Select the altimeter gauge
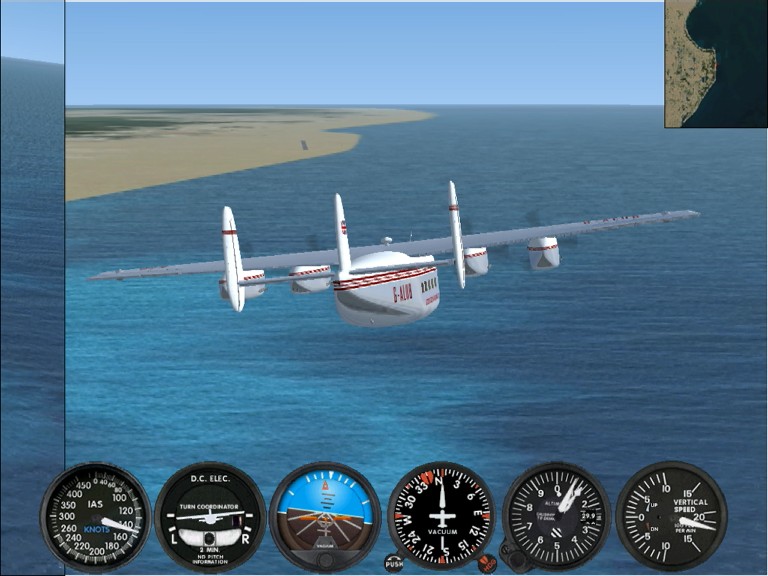The width and height of the screenshot is (768, 576). click(557, 516)
